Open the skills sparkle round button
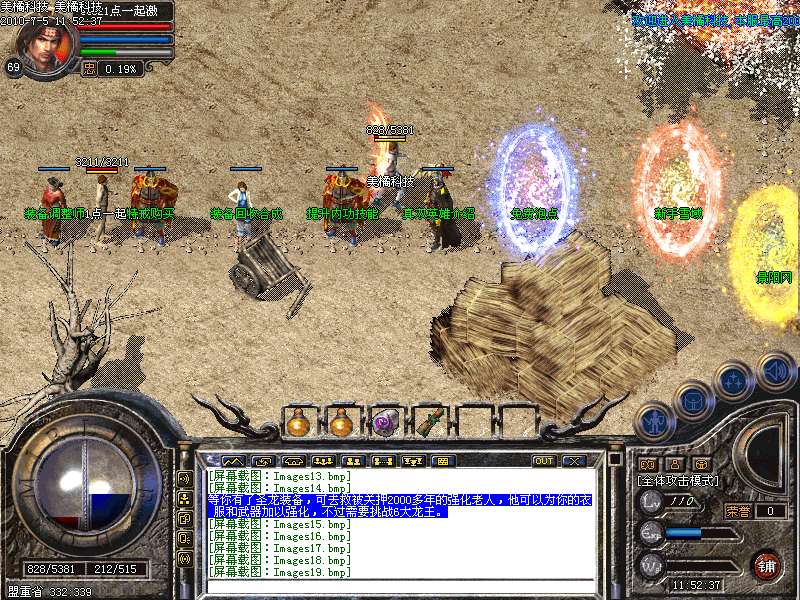This screenshot has width=800, height=600. (x=735, y=381)
